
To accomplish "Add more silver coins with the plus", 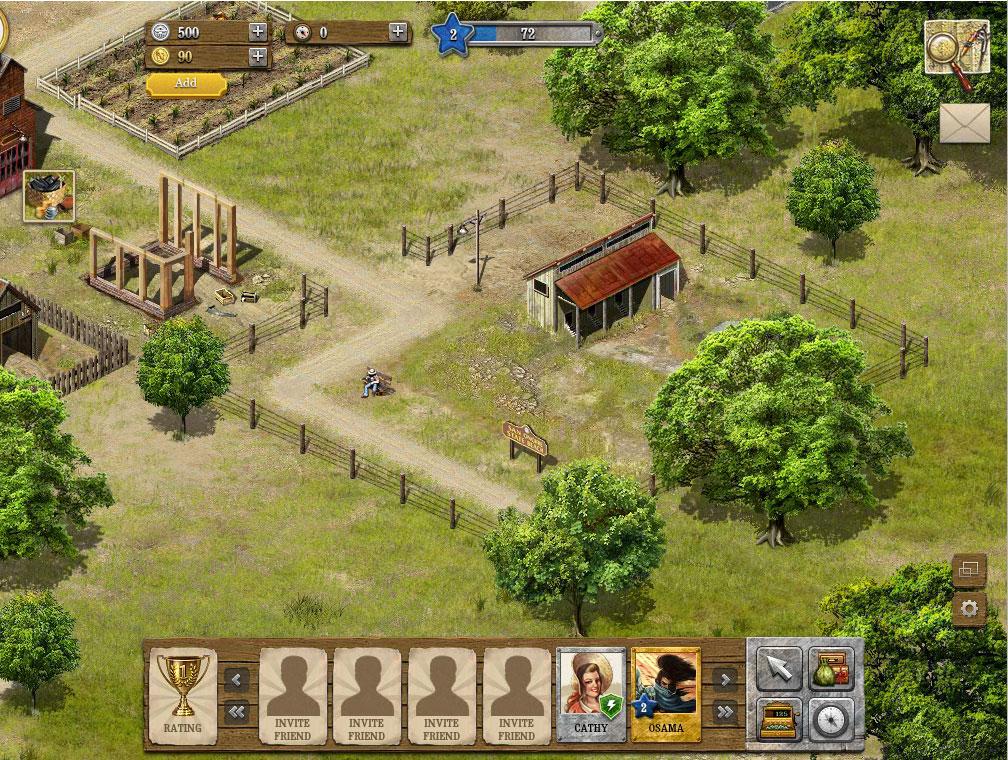I will point(258,31).
